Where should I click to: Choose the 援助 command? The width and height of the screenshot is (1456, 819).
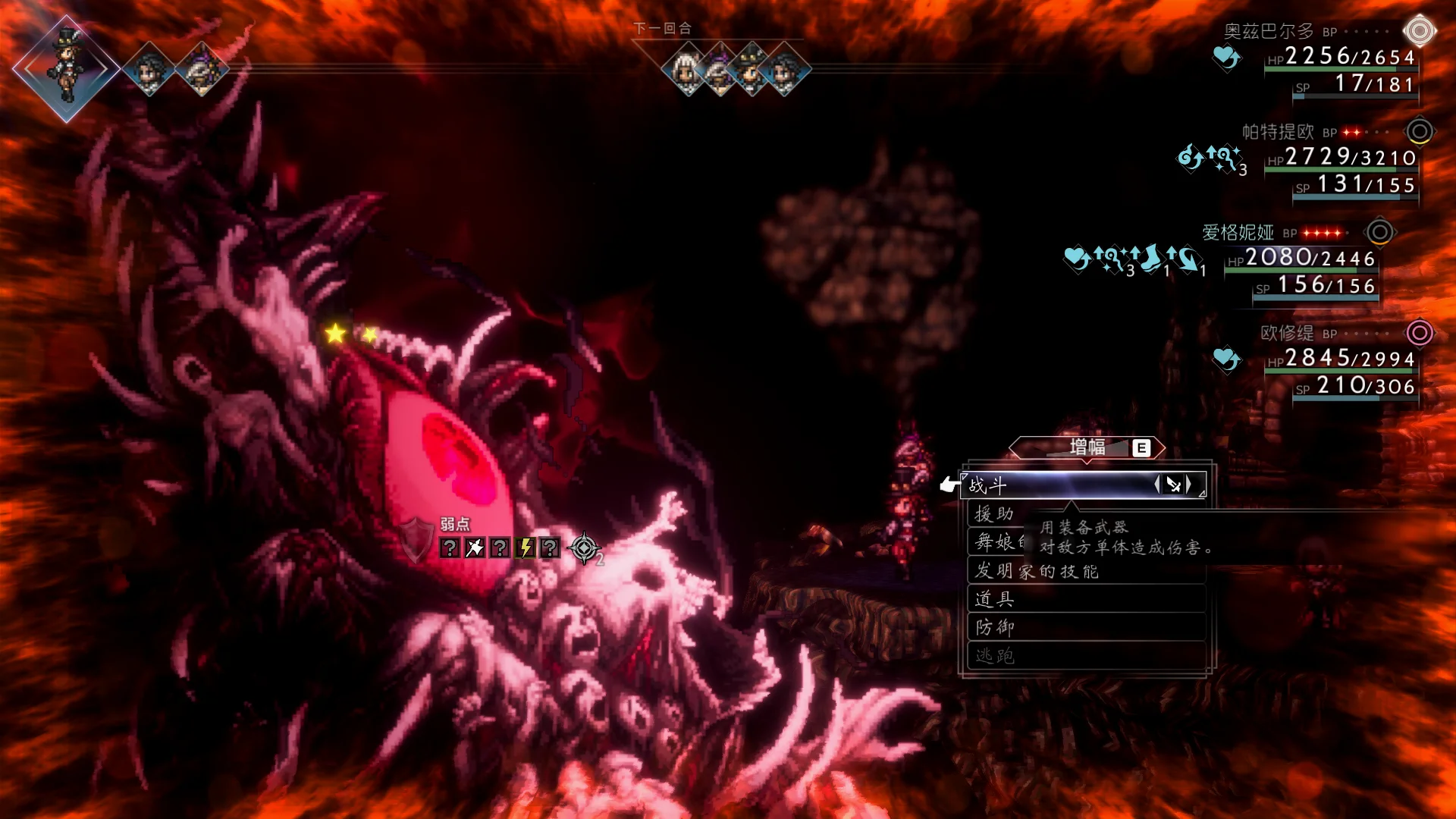pyautogui.click(x=995, y=514)
